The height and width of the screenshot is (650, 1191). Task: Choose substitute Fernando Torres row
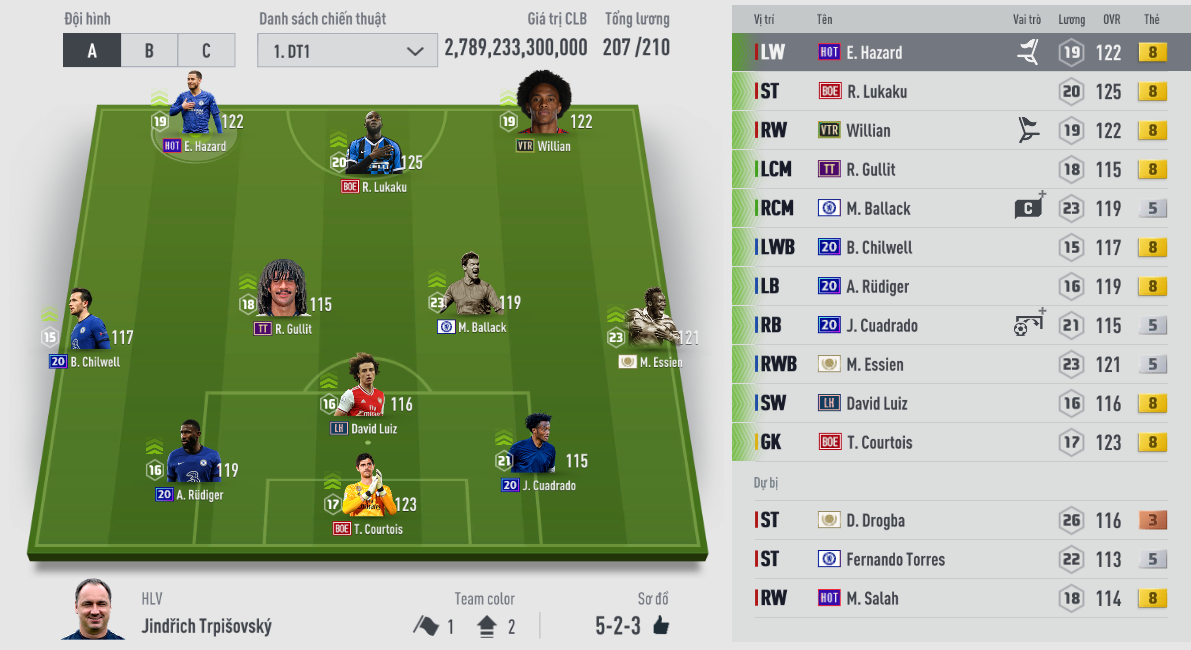tap(960, 559)
